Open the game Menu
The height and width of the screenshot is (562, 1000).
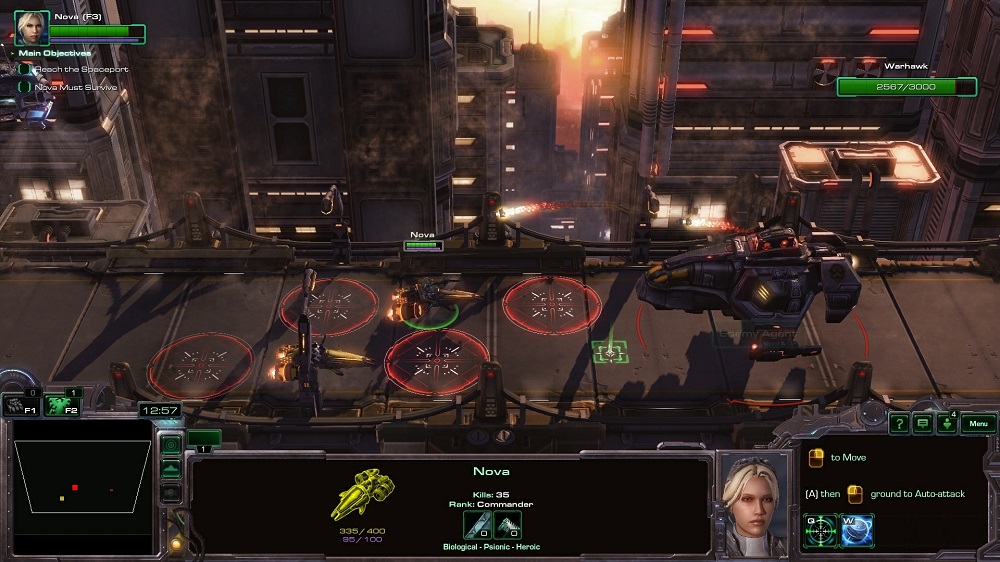point(979,424)
